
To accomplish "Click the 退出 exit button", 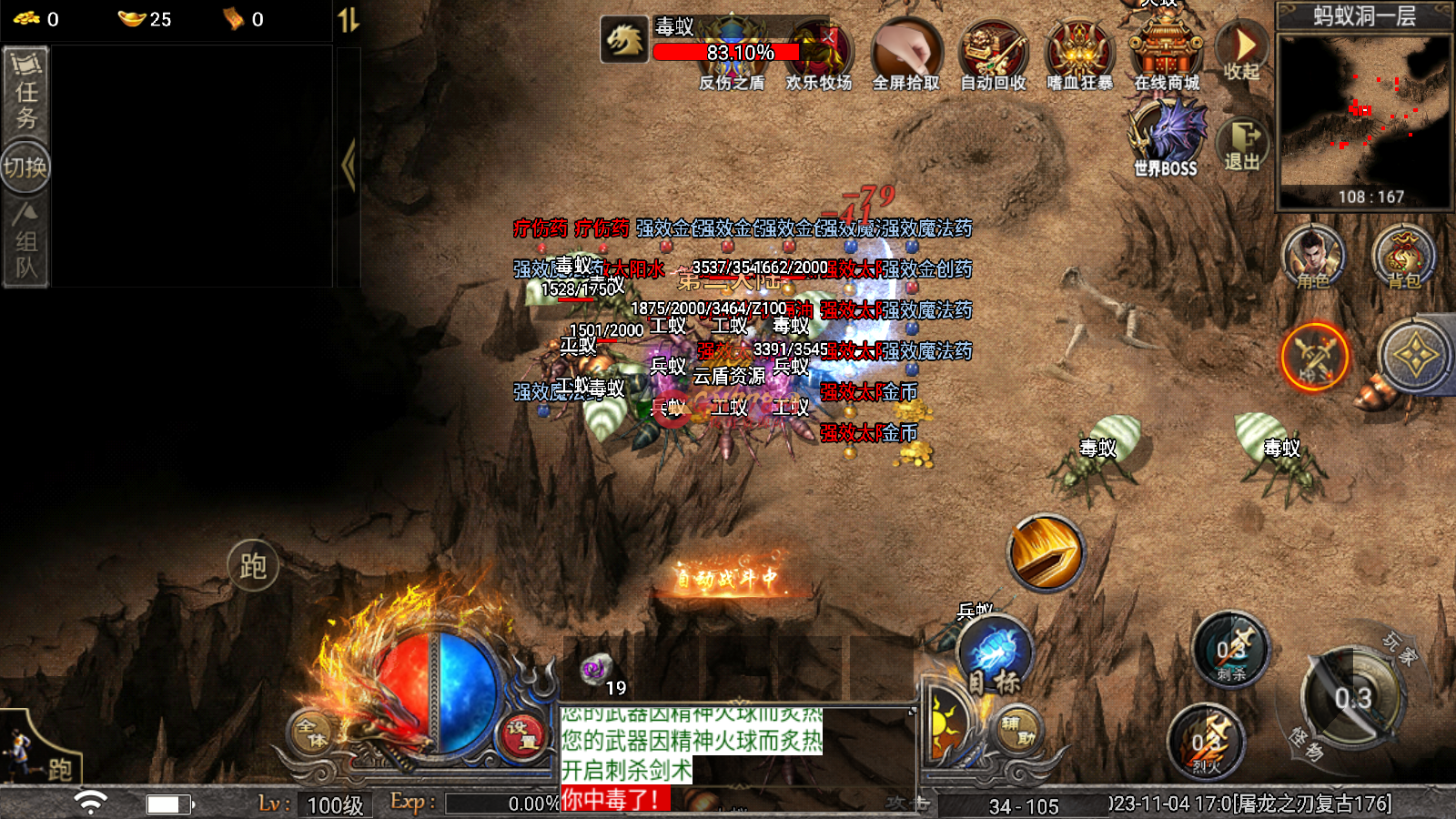I will point(1242,145).
